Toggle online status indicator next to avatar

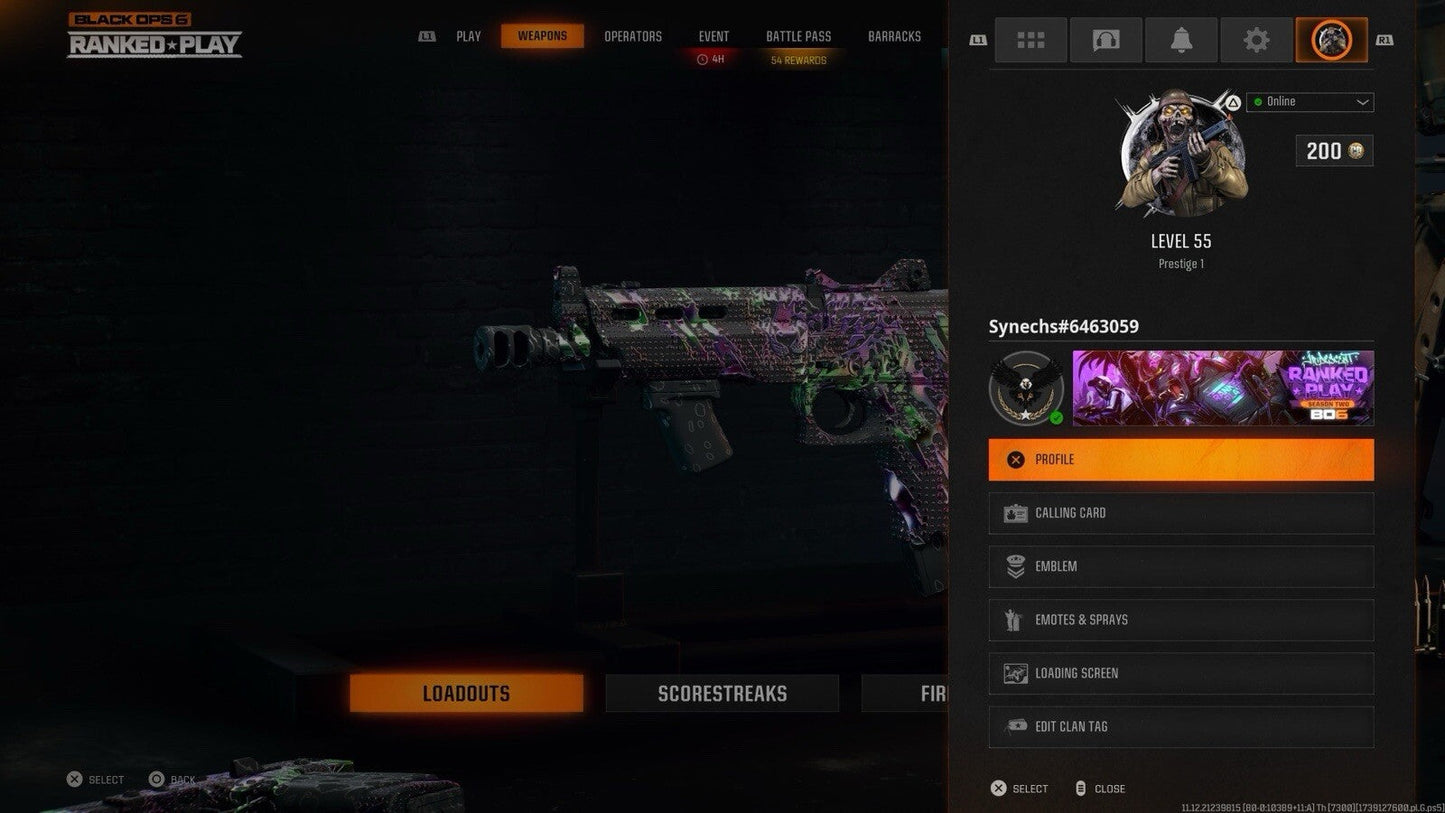click(1259, 101)
